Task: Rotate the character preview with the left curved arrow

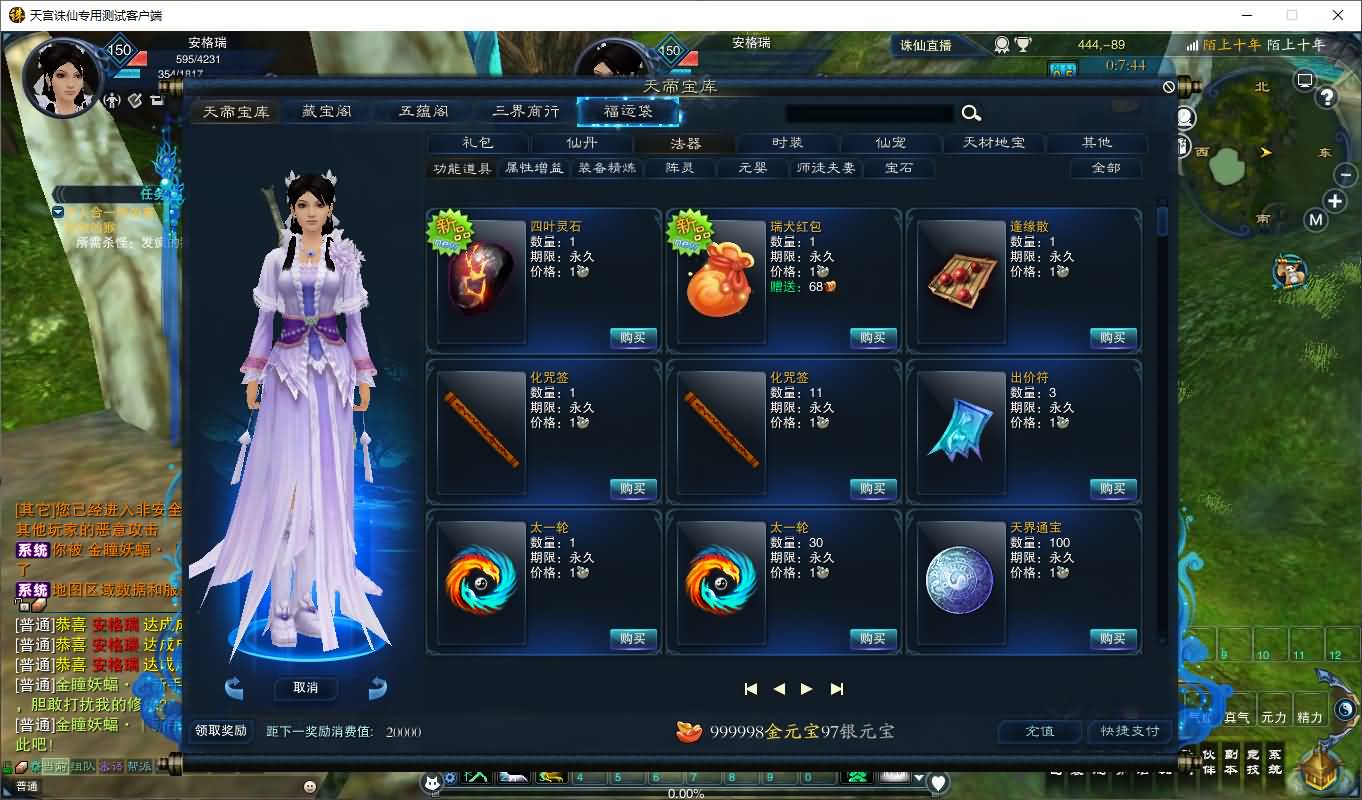Action: (x=234, y=687)
